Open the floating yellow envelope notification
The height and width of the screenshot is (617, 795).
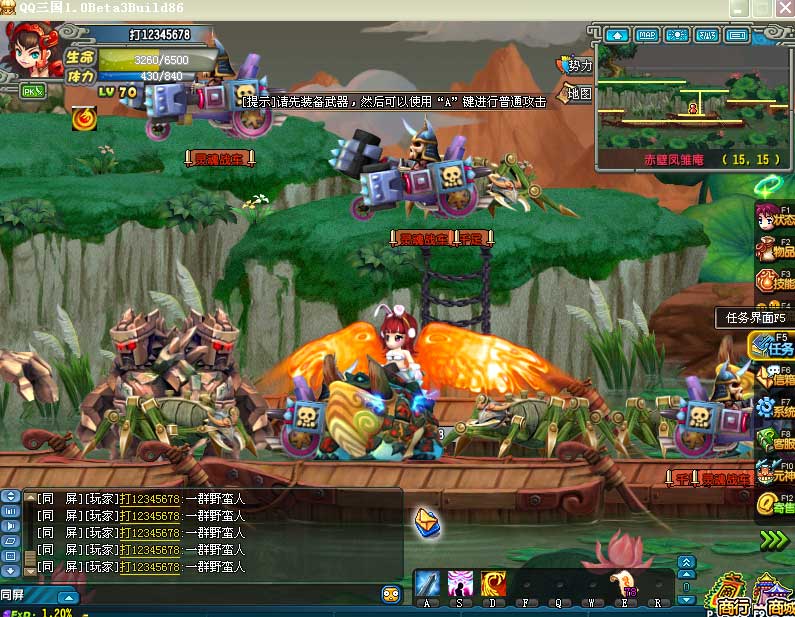tap(427, 521)
